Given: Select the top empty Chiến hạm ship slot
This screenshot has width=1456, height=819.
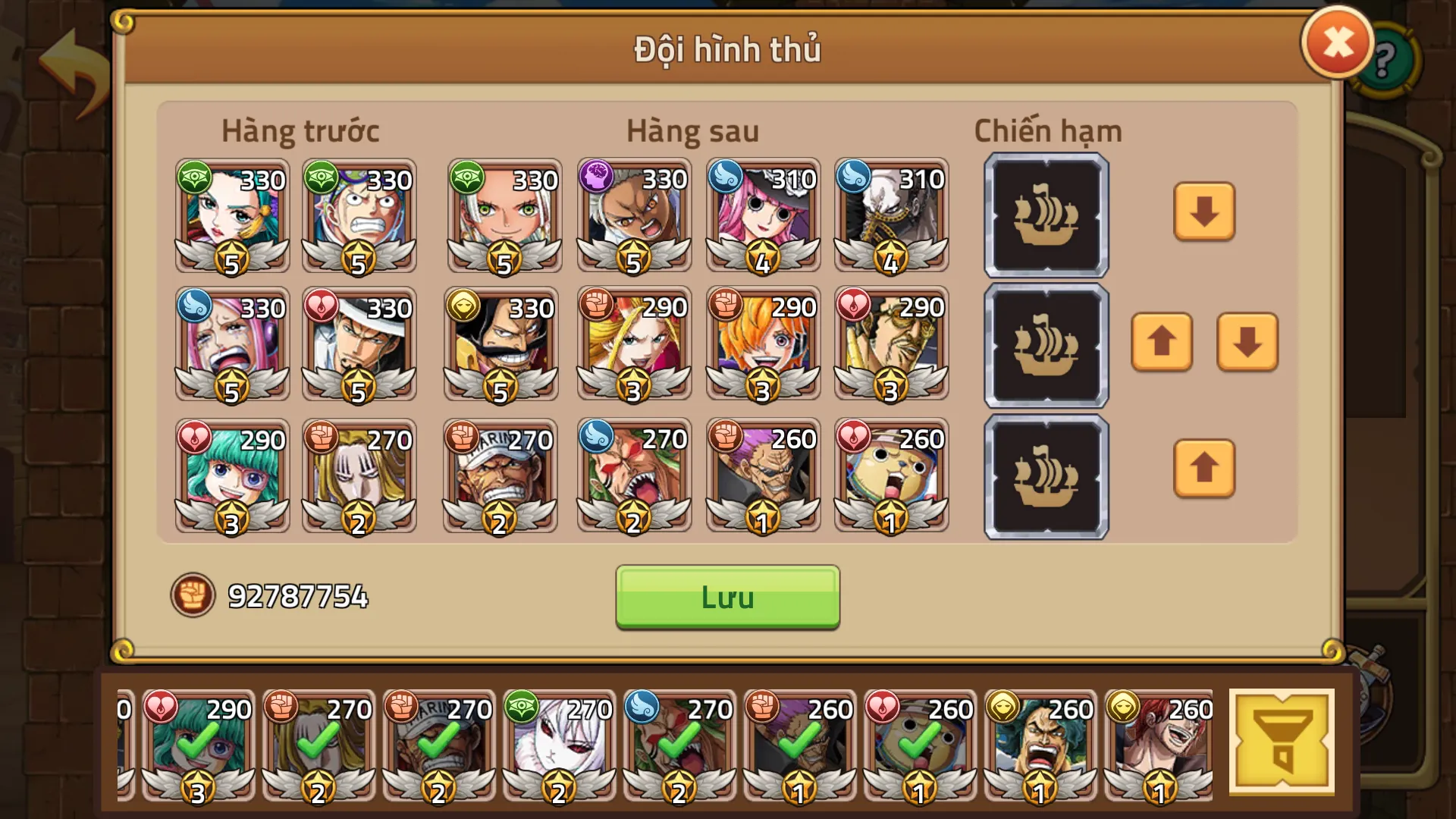Looking at the screenshot, I should 1045,216.
